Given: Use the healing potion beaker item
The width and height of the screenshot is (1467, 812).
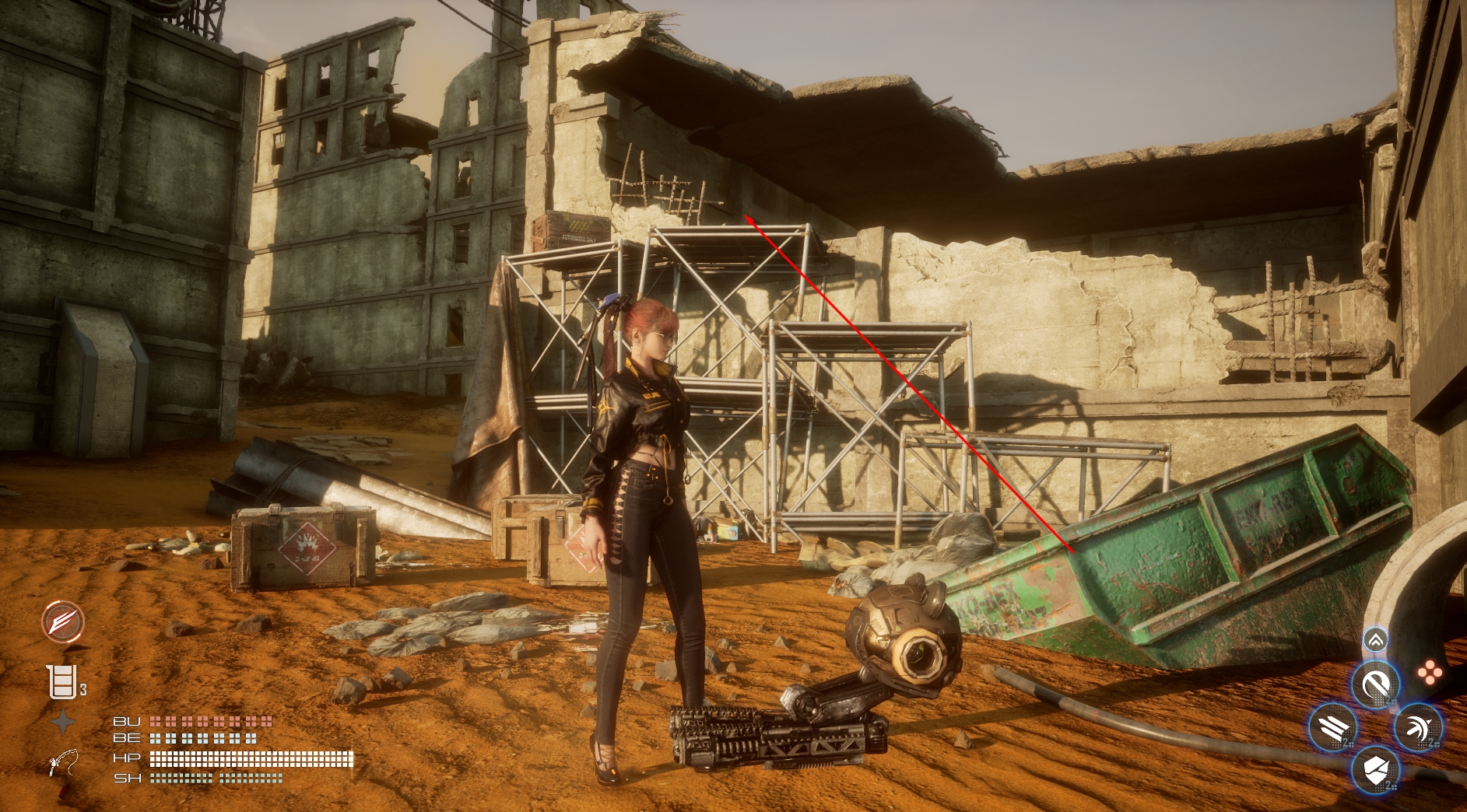Looking at the screenshot, I should coord(63,682).
